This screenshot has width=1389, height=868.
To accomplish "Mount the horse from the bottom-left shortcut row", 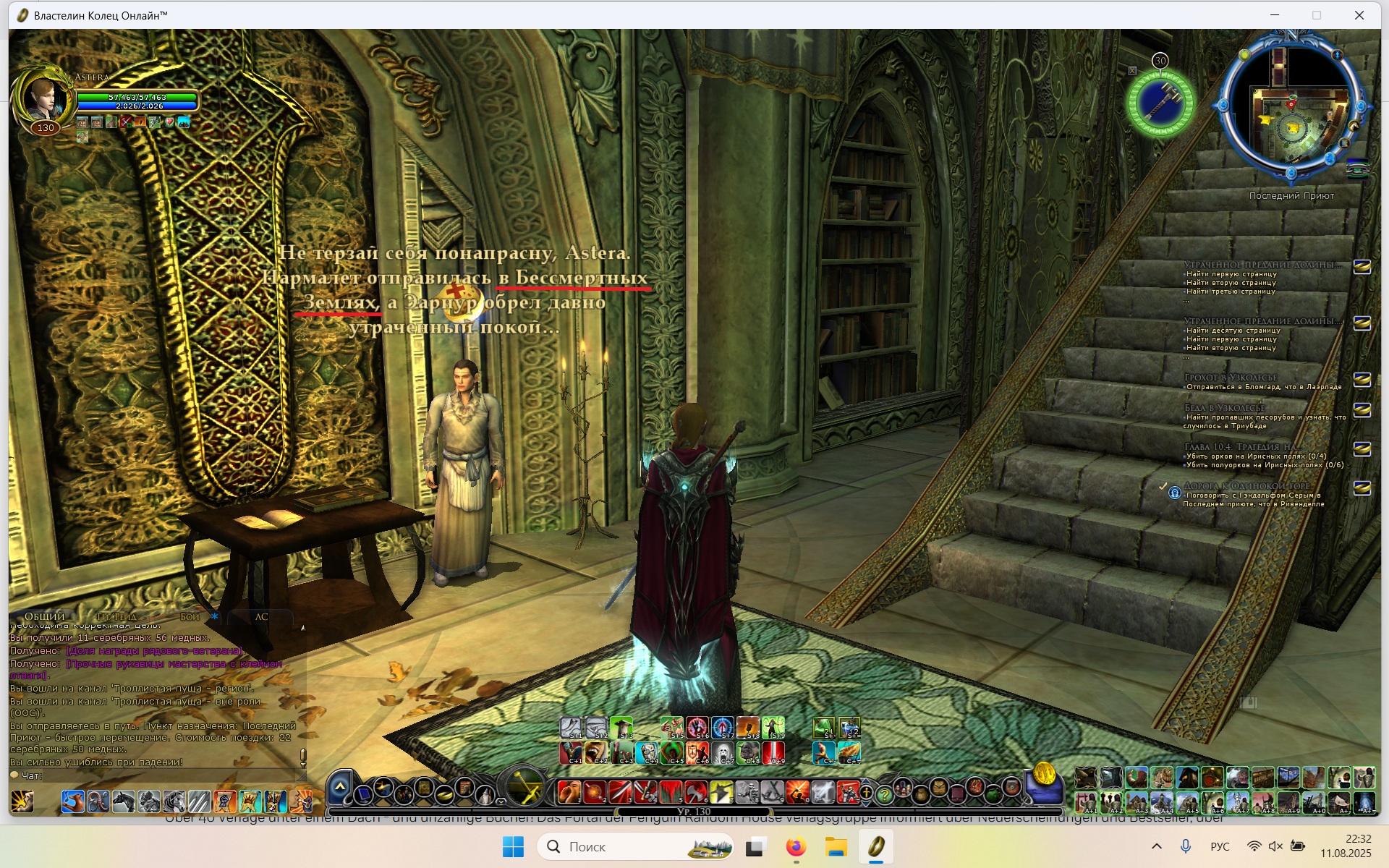I will click(x=124, y=801).
